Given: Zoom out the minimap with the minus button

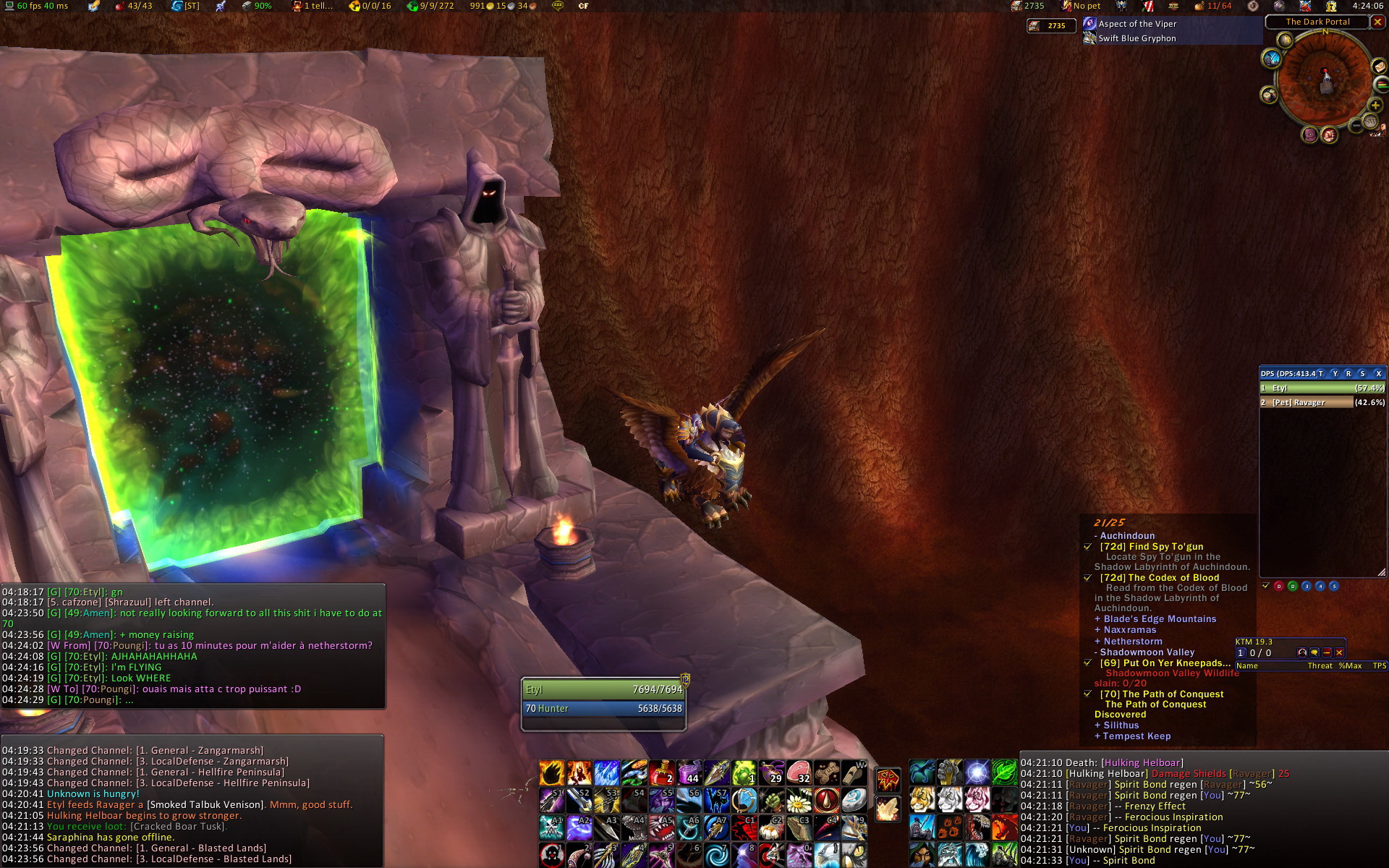Looking at the screenshot, I should tap(1356, 125).
